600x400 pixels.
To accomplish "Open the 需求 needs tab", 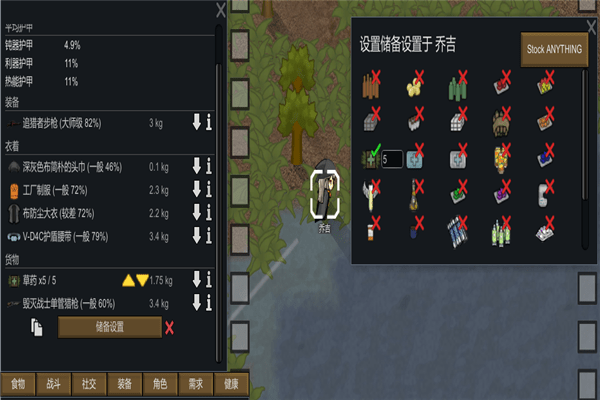I will [195, 383].
